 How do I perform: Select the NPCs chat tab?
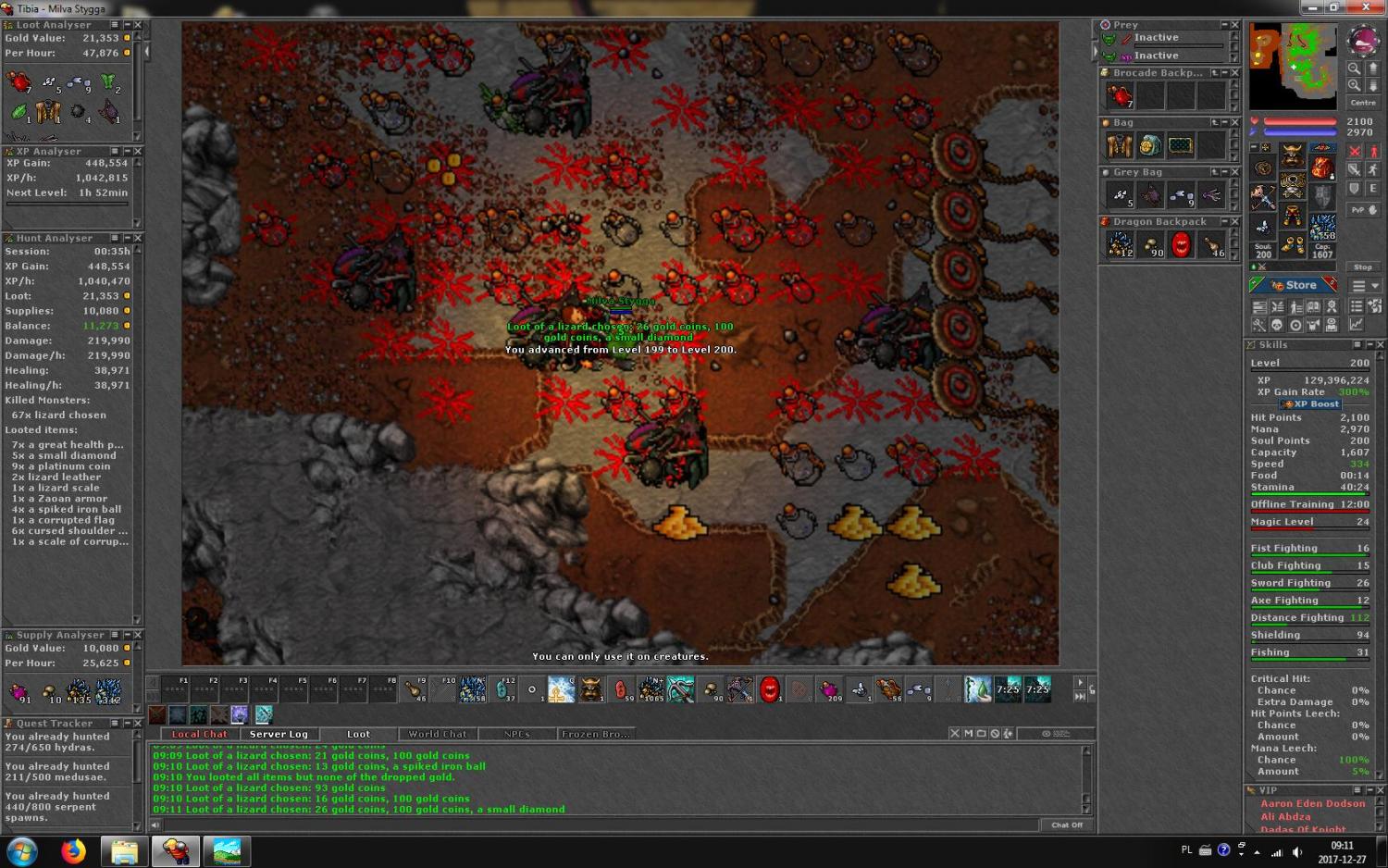[516, 734]
